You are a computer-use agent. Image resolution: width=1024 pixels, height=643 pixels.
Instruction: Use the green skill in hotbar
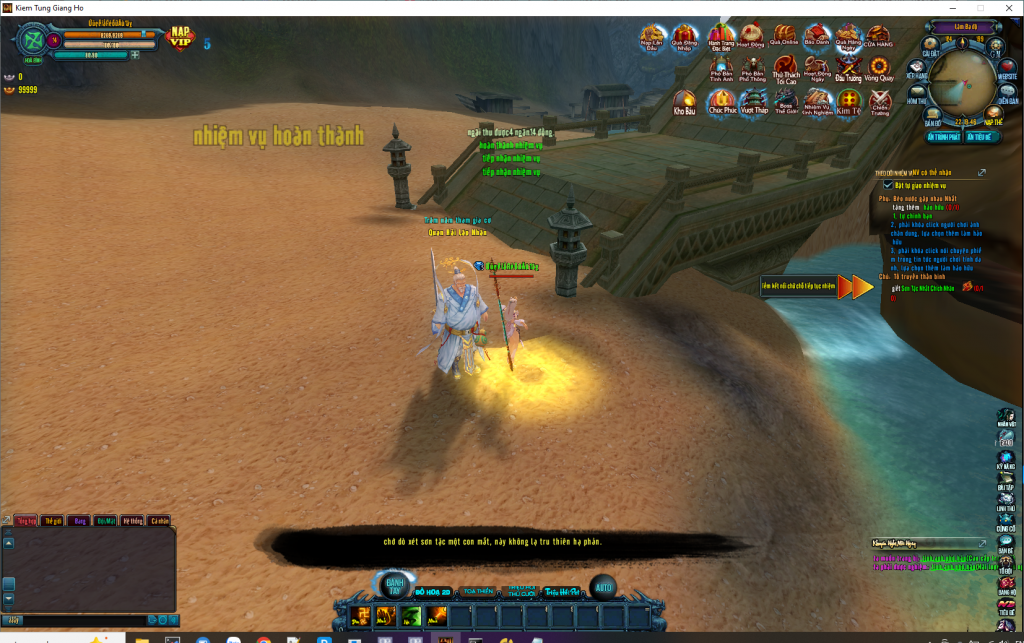[410, 614]
